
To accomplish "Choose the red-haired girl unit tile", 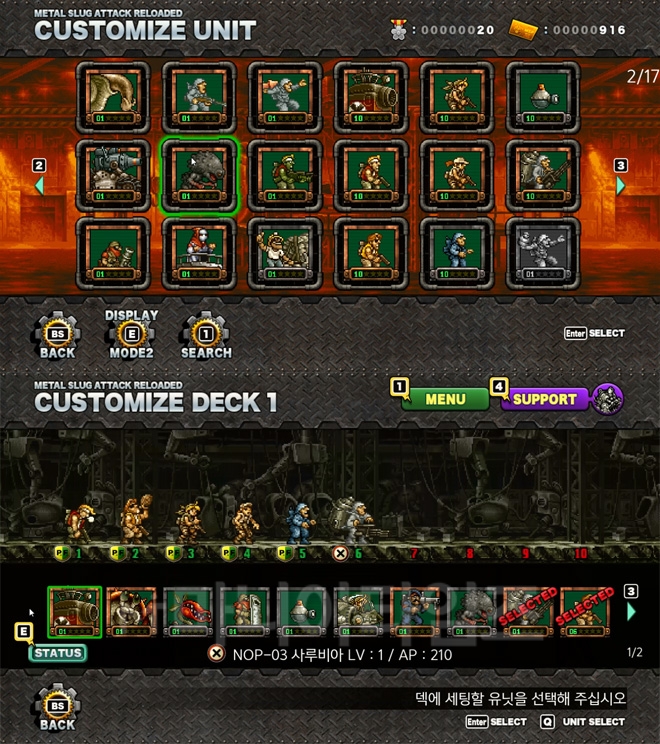I will click(x=200, y=252).
